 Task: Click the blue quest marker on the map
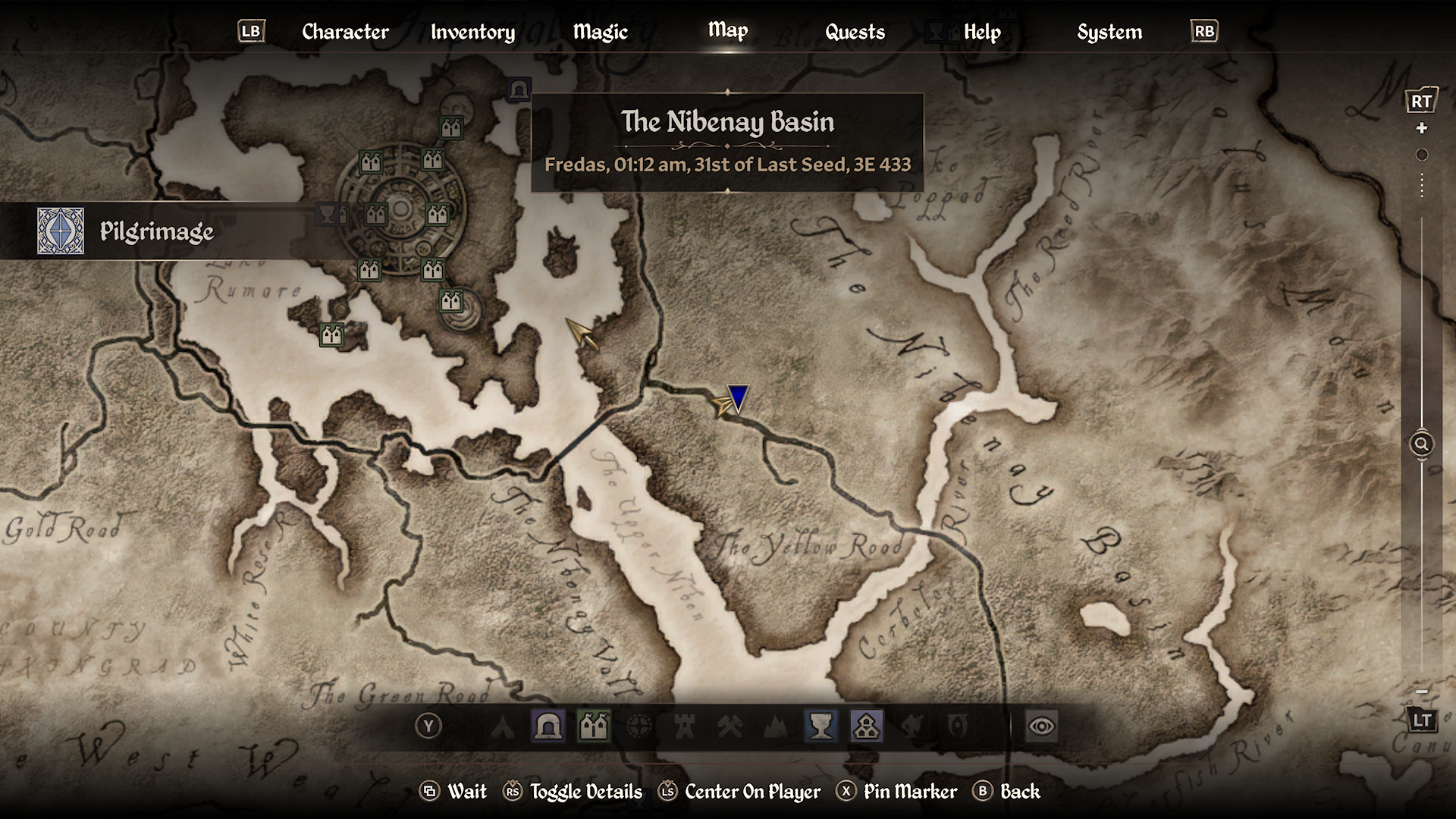[738, 397]
